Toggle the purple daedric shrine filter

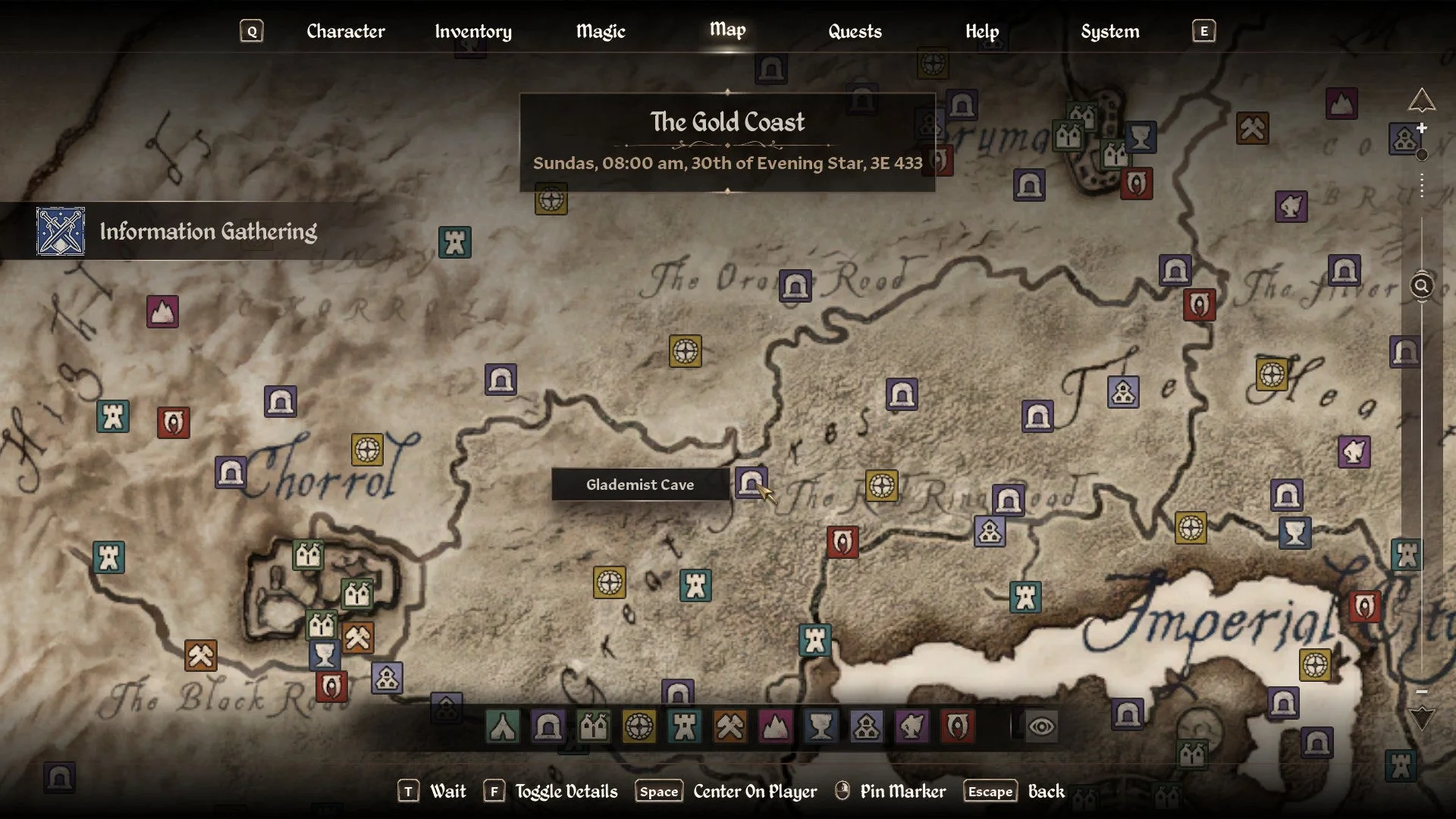click(x=912, y=726)
